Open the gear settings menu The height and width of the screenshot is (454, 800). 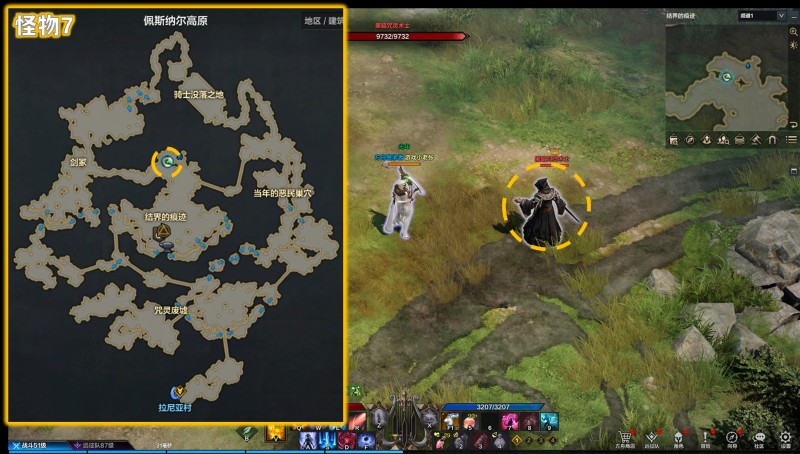[x=785, y=437]
